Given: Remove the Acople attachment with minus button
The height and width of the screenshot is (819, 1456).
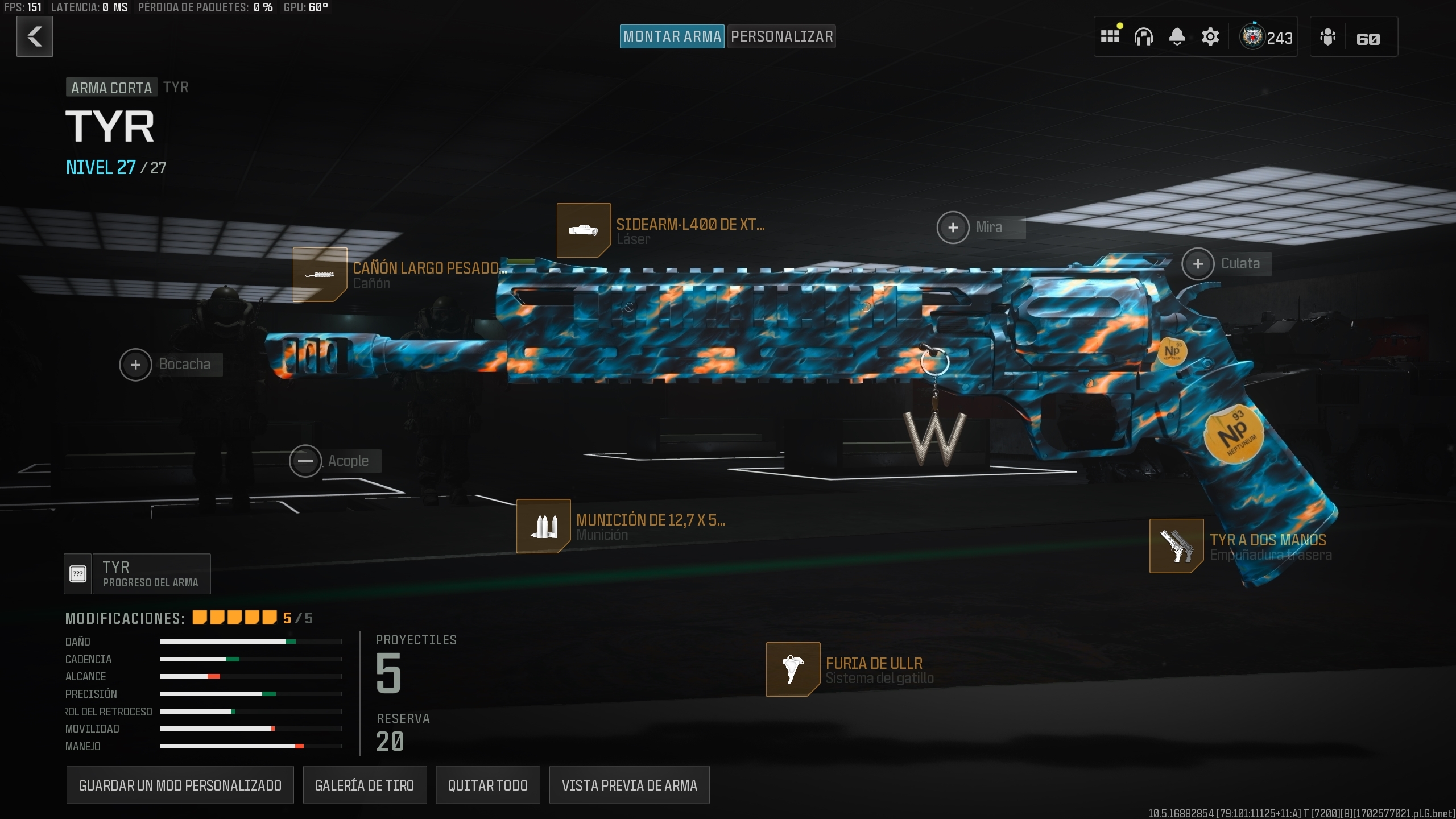Looking at the screenshot, I should tap(305, 461).
